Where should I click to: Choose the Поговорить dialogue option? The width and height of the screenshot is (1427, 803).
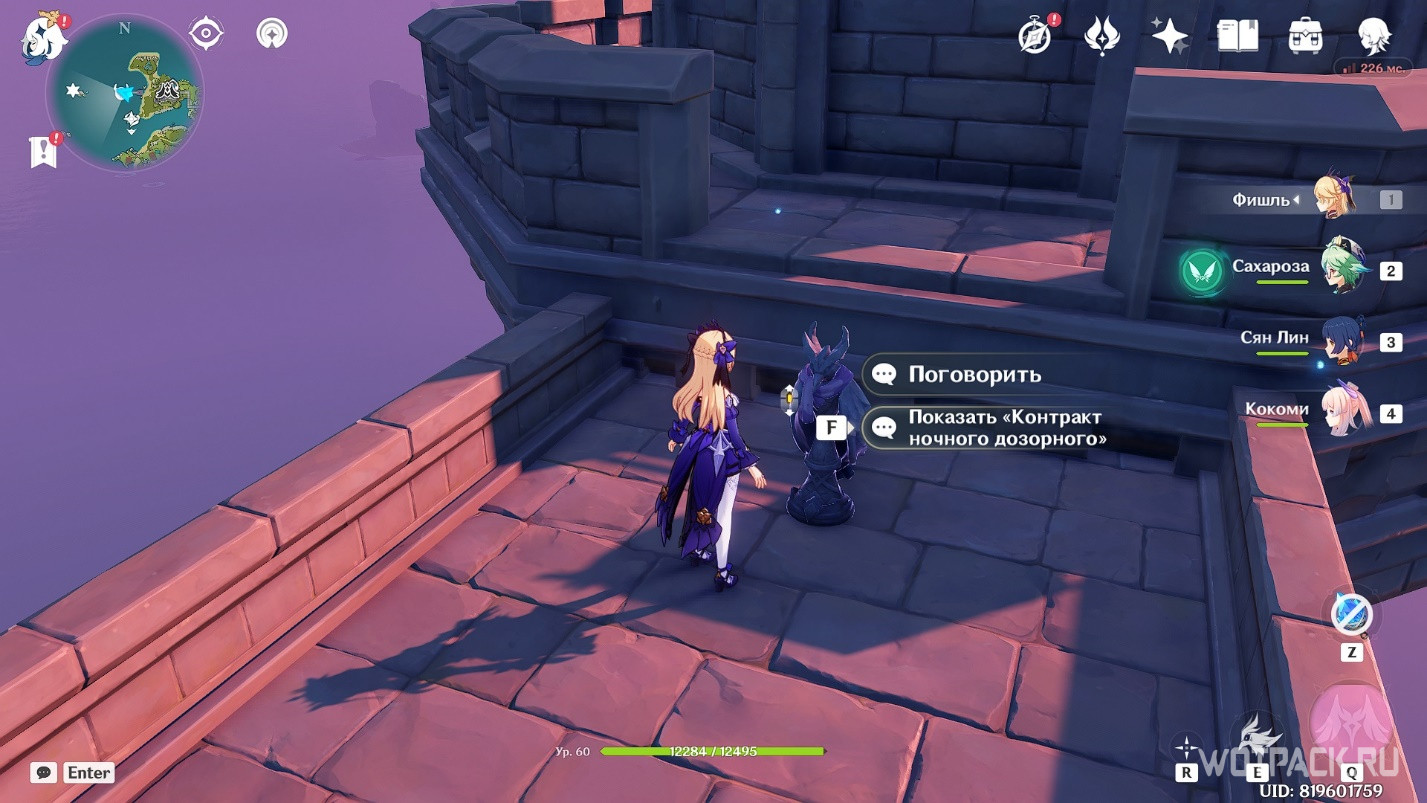click(974, 375)
